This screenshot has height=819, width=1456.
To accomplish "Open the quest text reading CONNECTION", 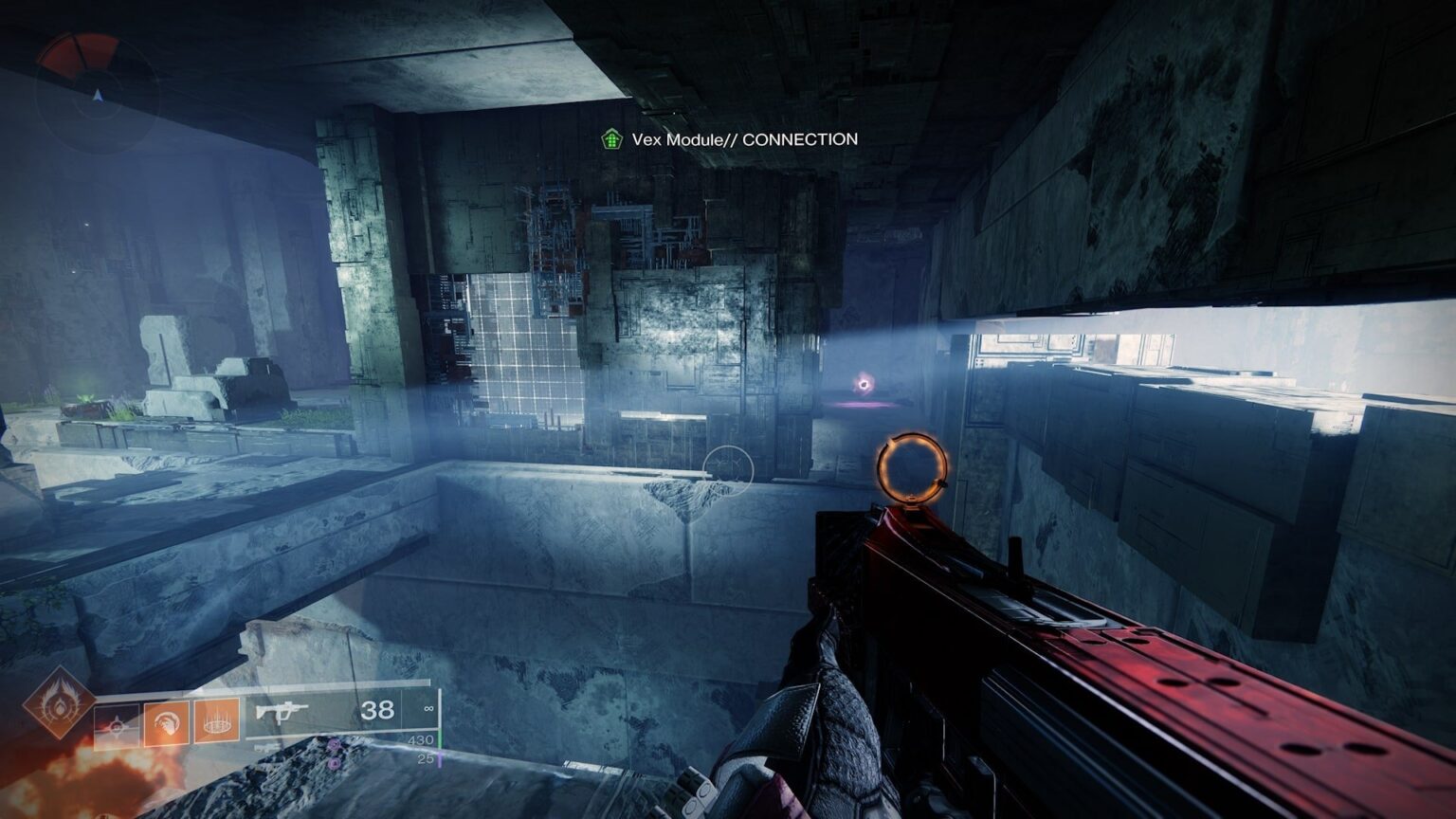I will (801, 139).
